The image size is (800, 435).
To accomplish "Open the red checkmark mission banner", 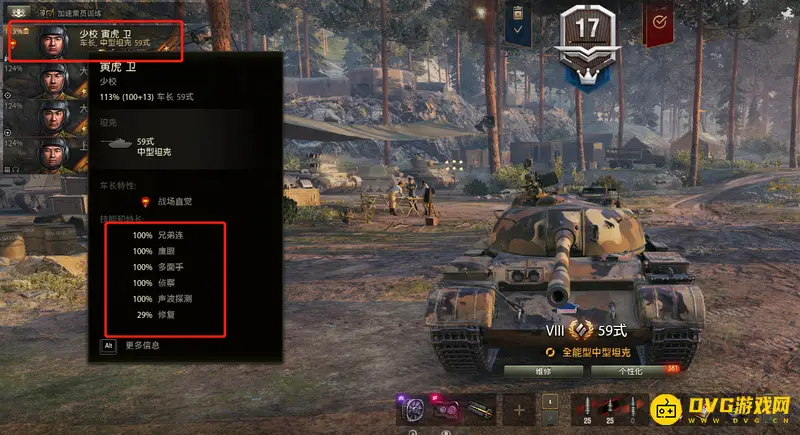I will click(658, 22).
